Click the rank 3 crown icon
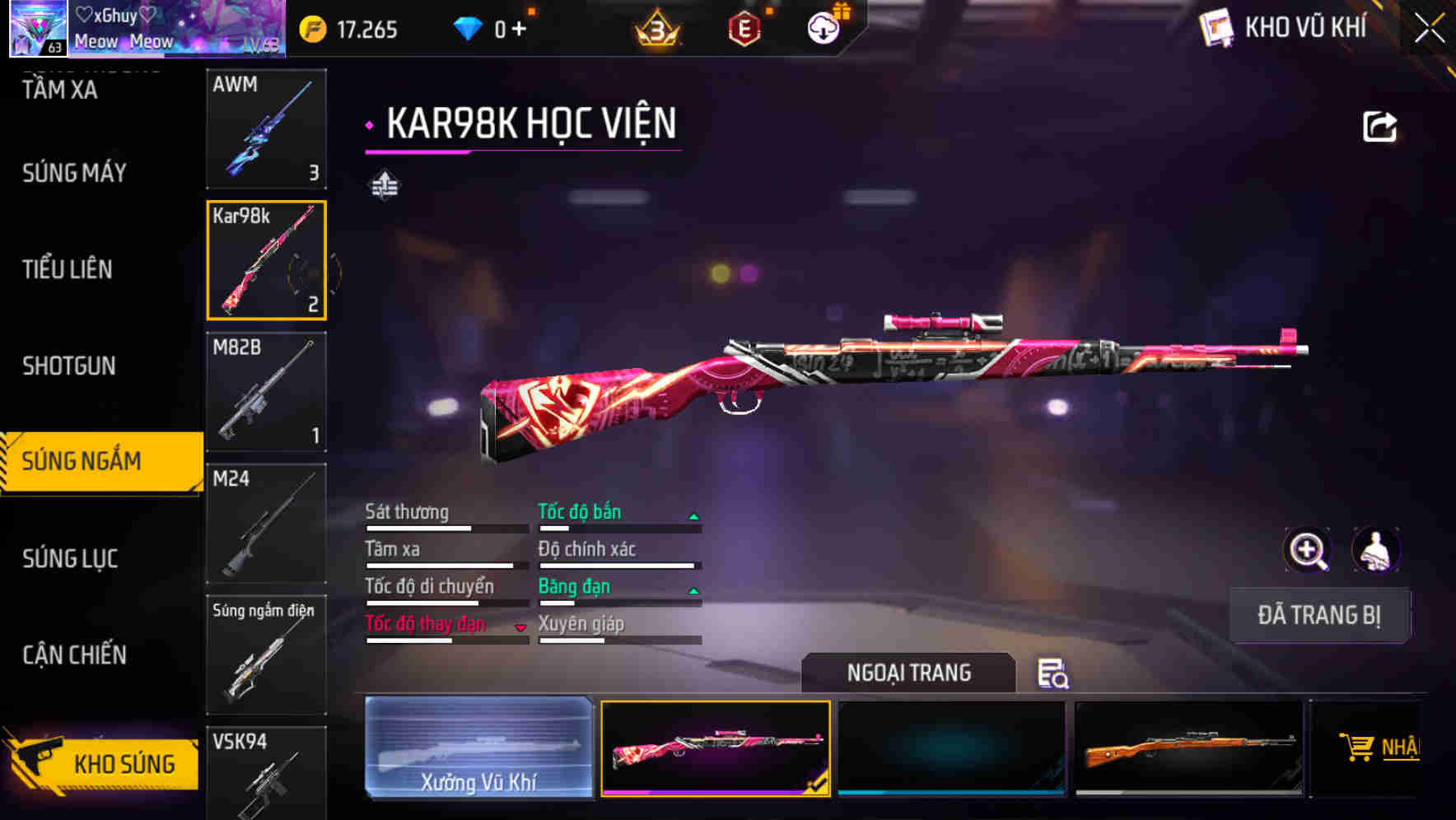This screenshot has height=820, width=1456. pyautogui.click(x=657, y=27)
